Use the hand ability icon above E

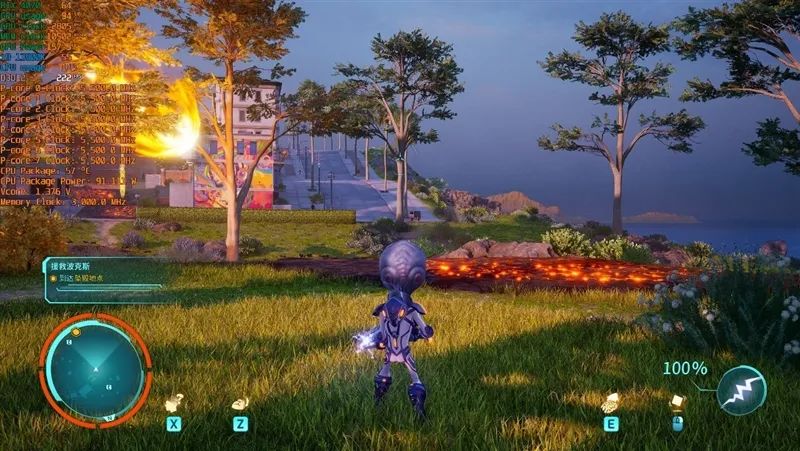pos(609,402)
